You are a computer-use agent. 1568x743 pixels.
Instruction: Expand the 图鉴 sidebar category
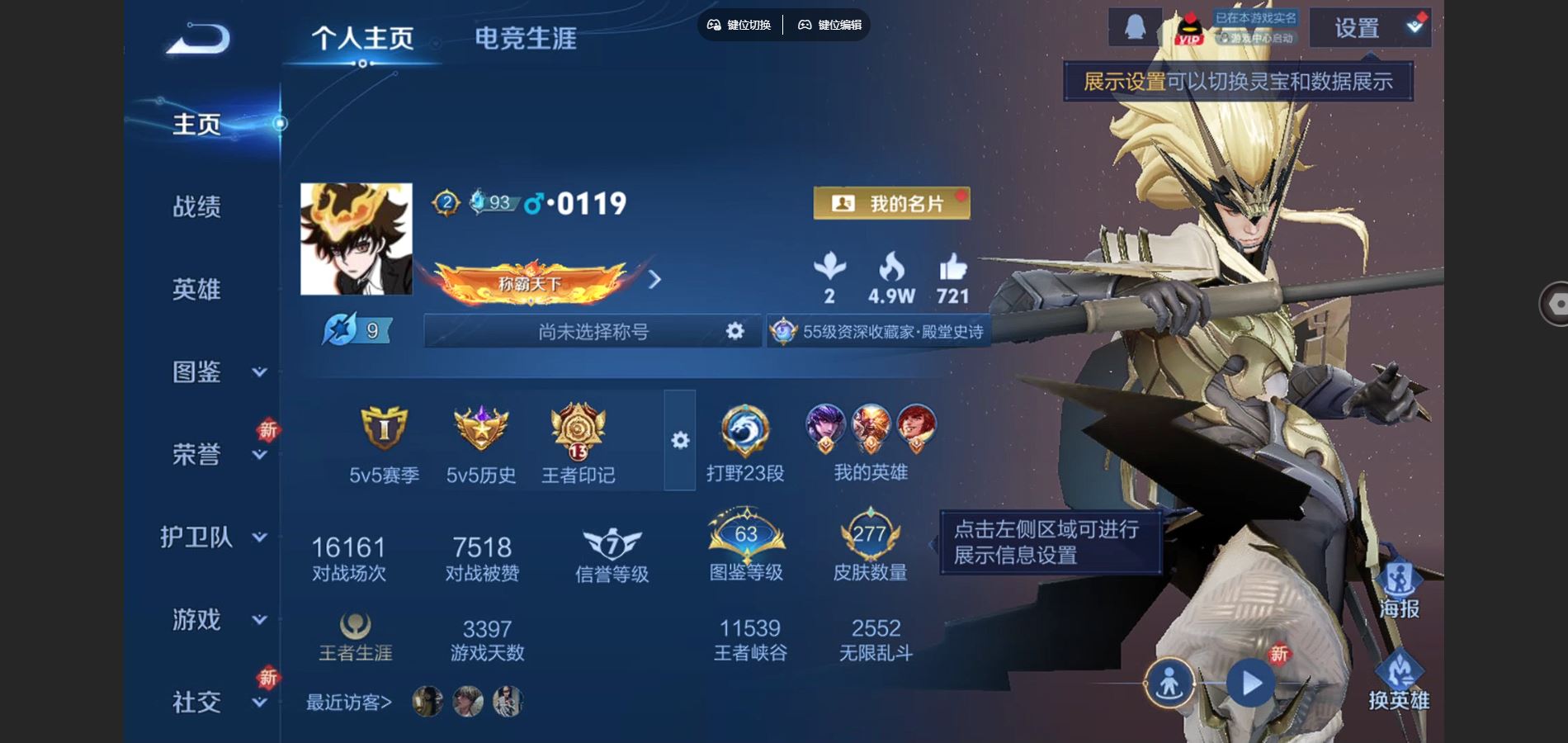tap(215, 372)
